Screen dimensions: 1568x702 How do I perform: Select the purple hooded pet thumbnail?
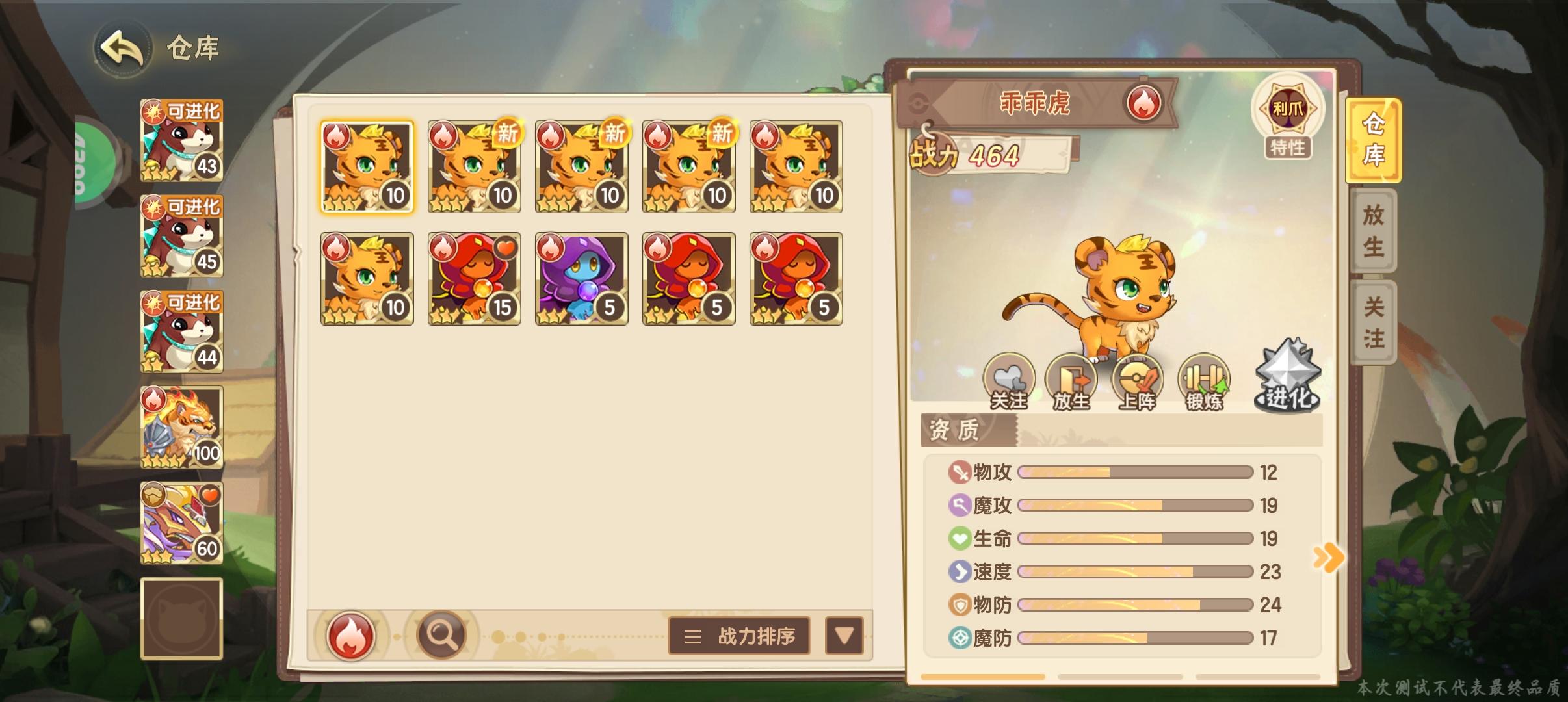(582, 279)
